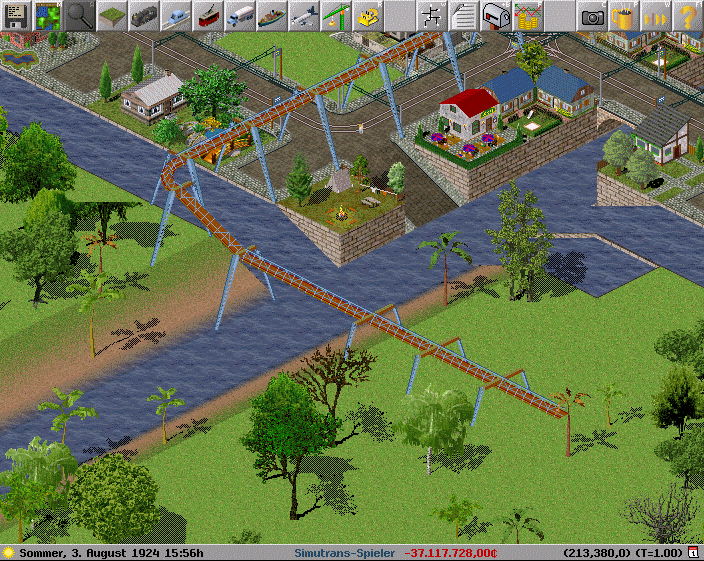Select the magnifying glass inspection tool
Viewport: 704px width, 561px height.
80,15
